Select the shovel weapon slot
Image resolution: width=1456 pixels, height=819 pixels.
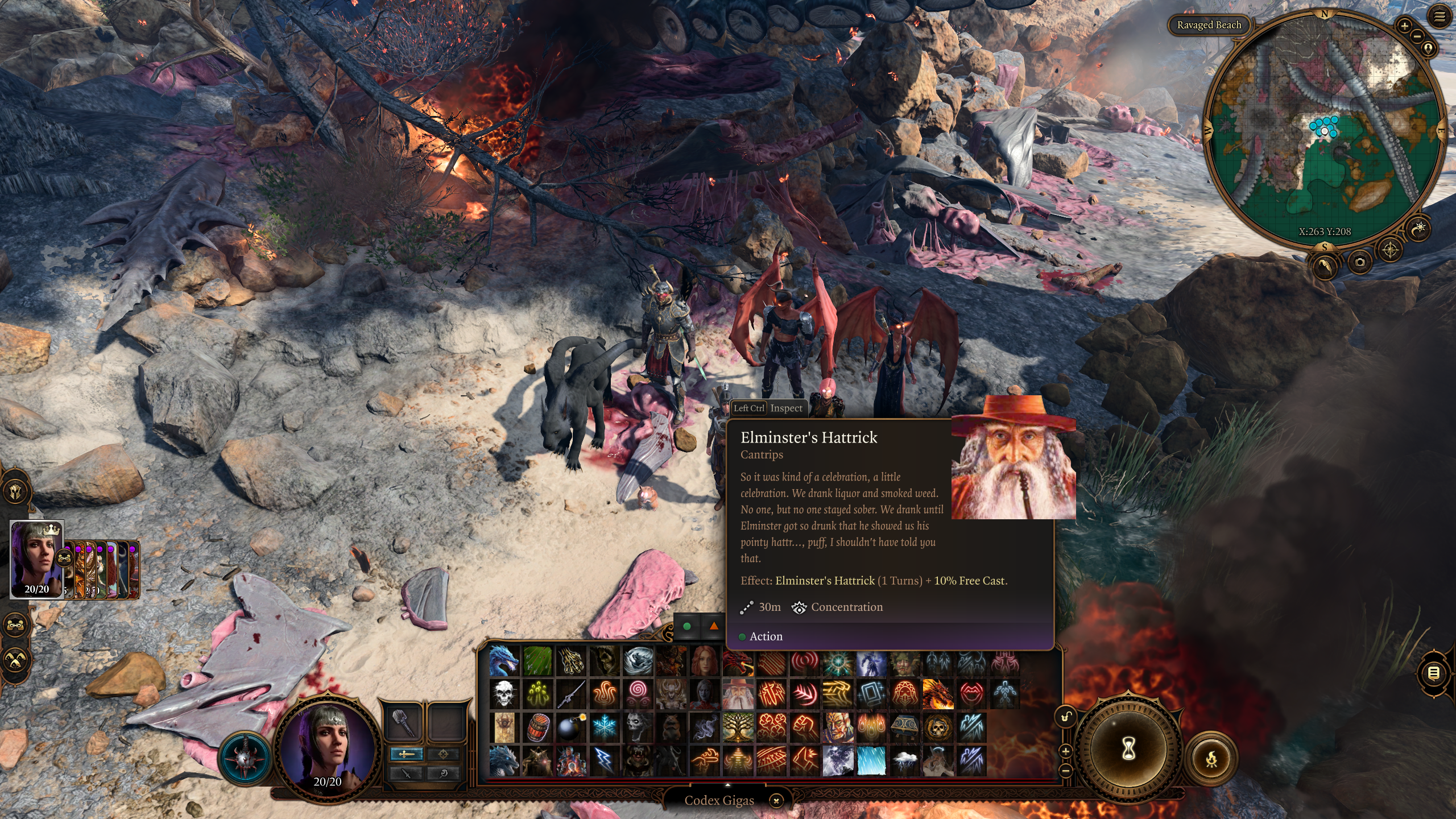[404, 722]
